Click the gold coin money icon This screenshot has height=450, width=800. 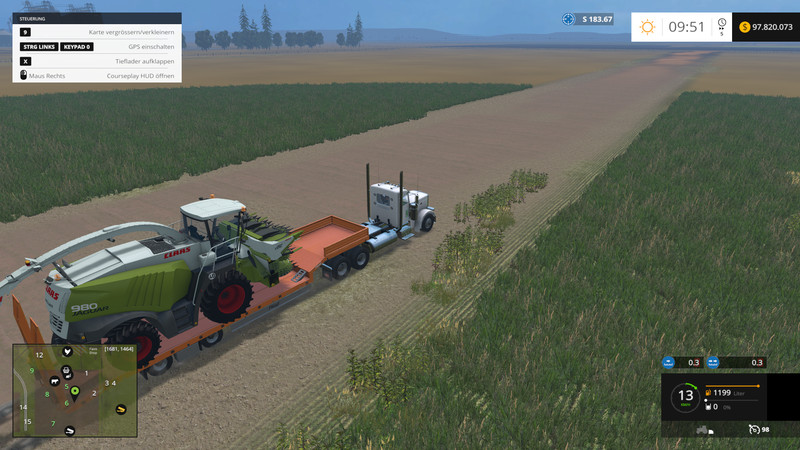point(745,27)
